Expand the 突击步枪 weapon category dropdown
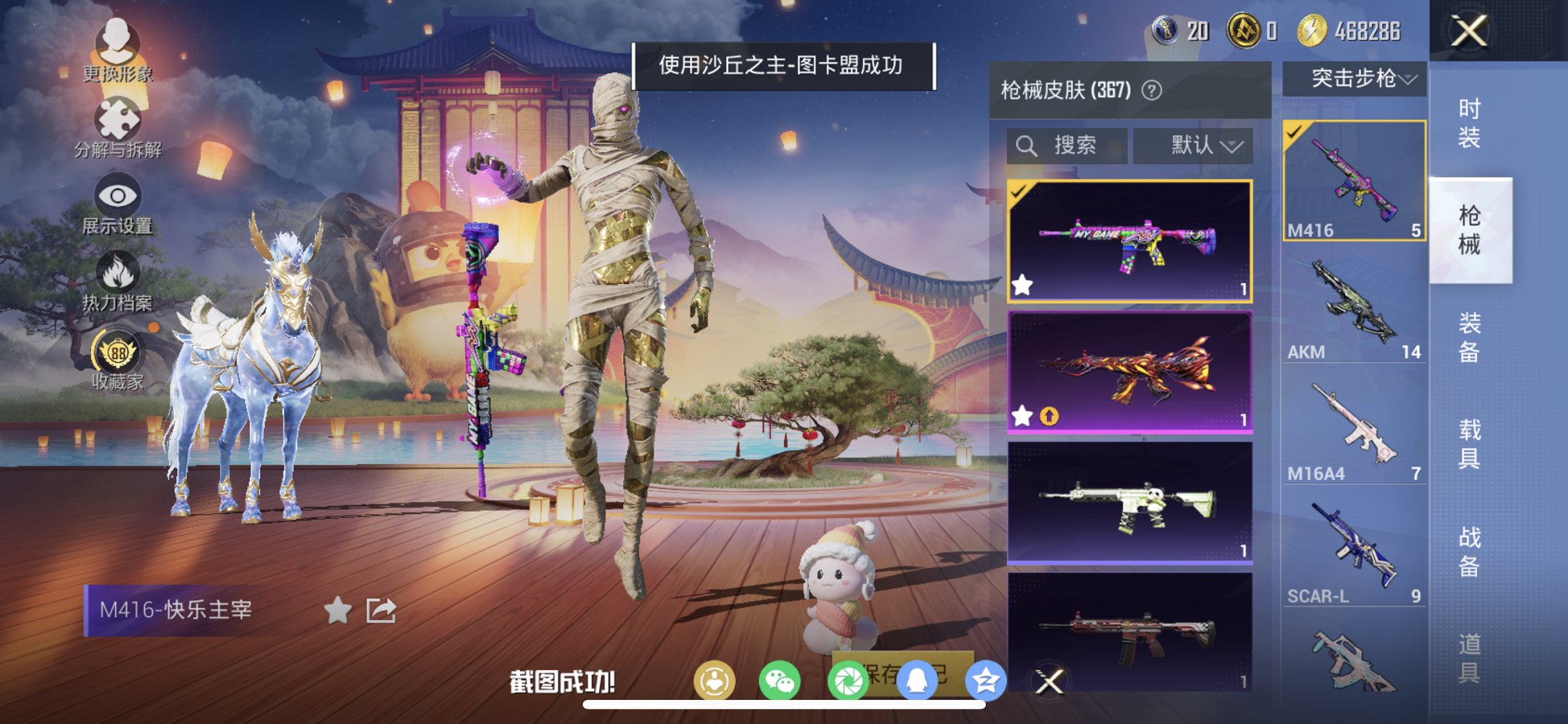 tap(1354, 79)
